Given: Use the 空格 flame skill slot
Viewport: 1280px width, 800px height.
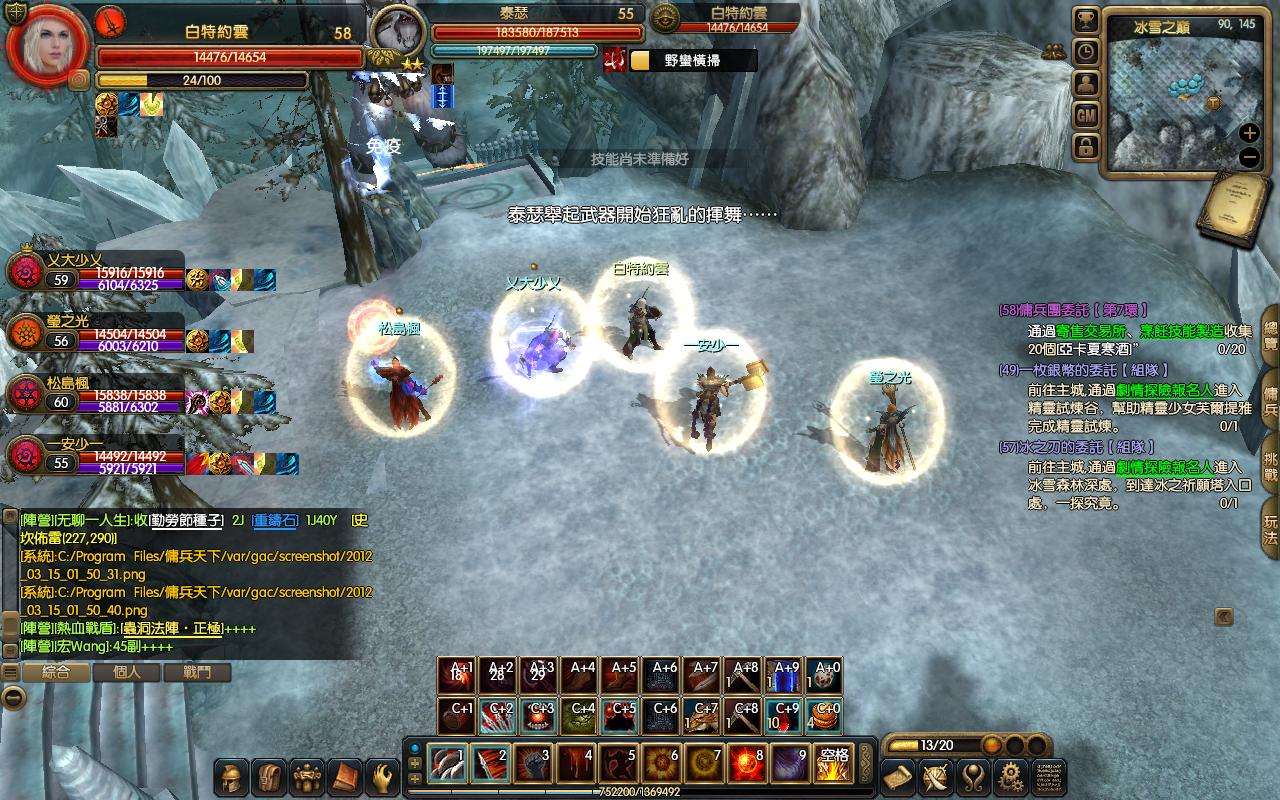Looking at the screenshot, I should (x=832, y=764).
